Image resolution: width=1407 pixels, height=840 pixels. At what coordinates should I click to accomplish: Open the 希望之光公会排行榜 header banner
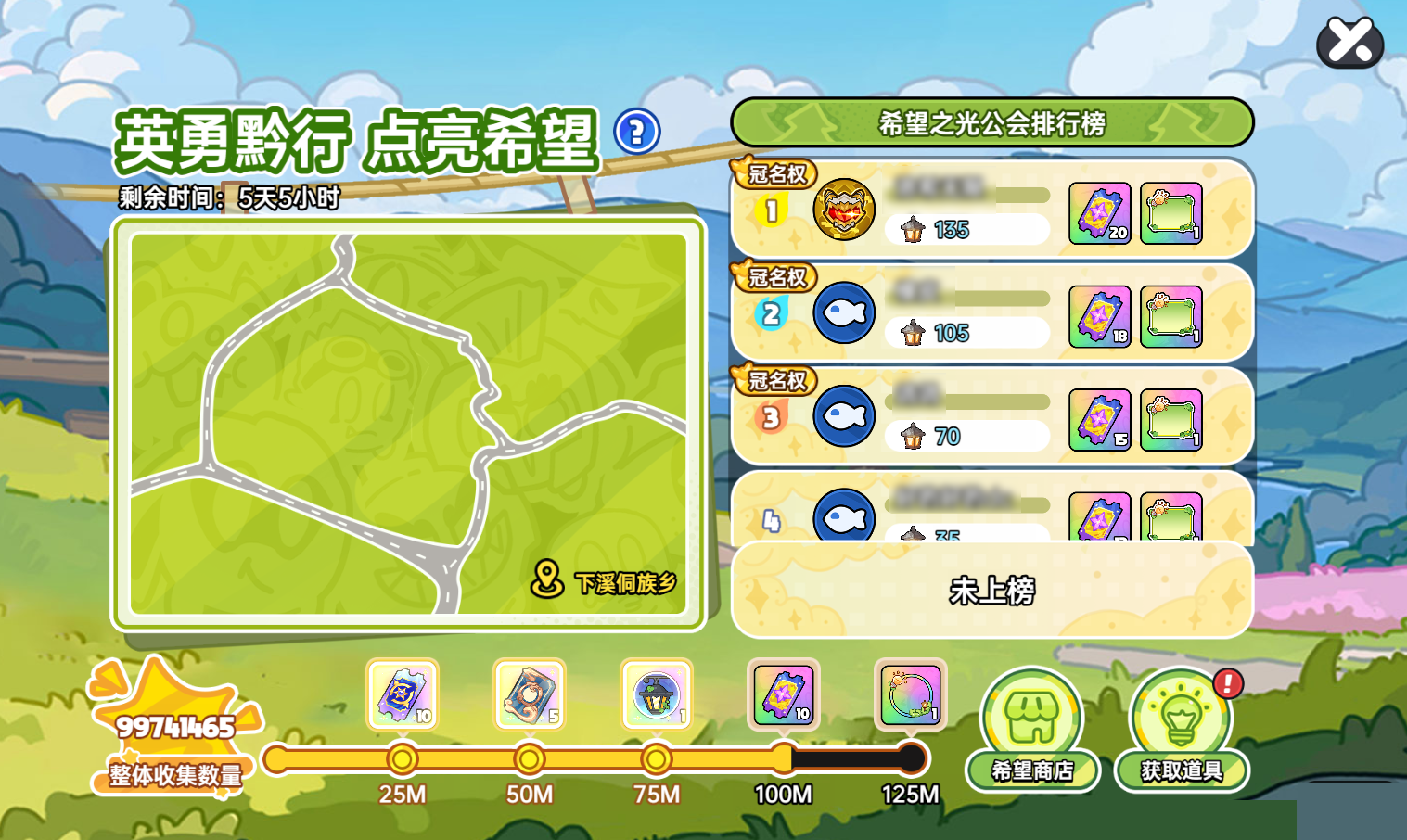pos(991,121)
